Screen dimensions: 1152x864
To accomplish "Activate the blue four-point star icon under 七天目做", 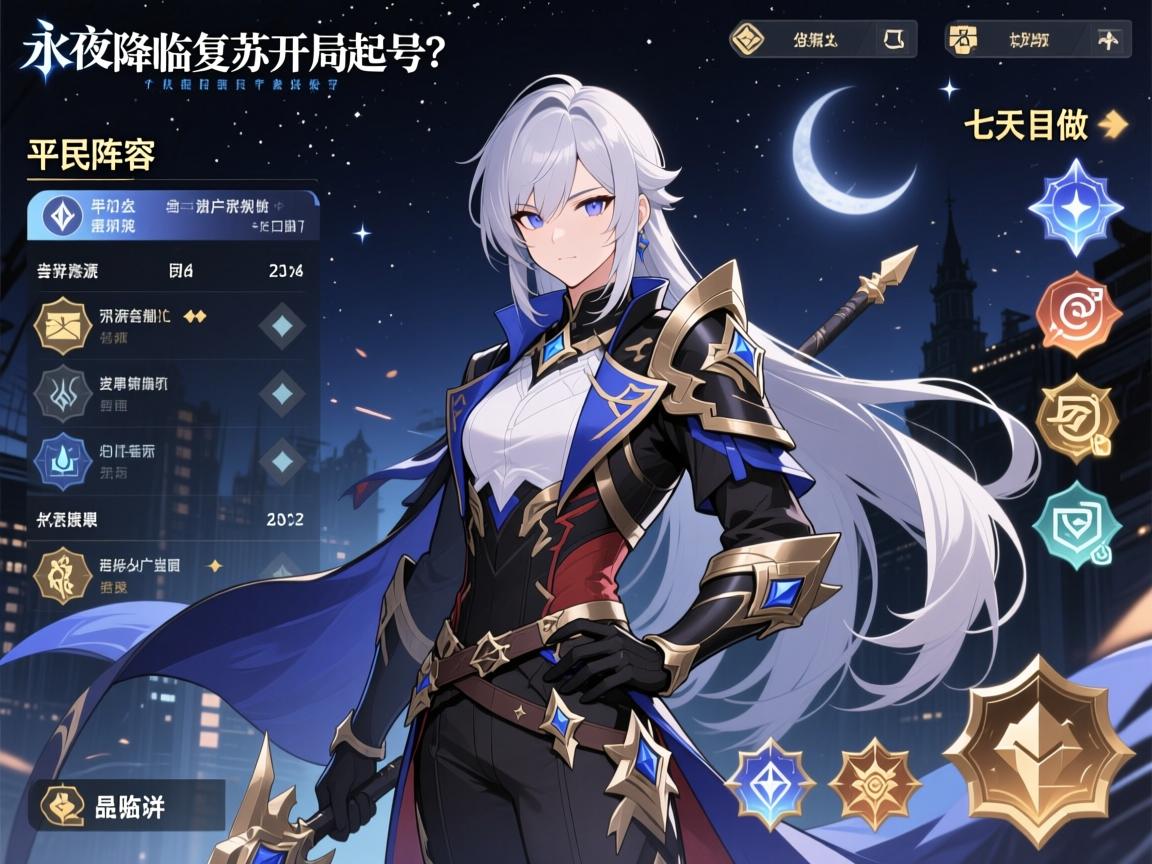I will pyautogui.click(x=1078, y=207).
